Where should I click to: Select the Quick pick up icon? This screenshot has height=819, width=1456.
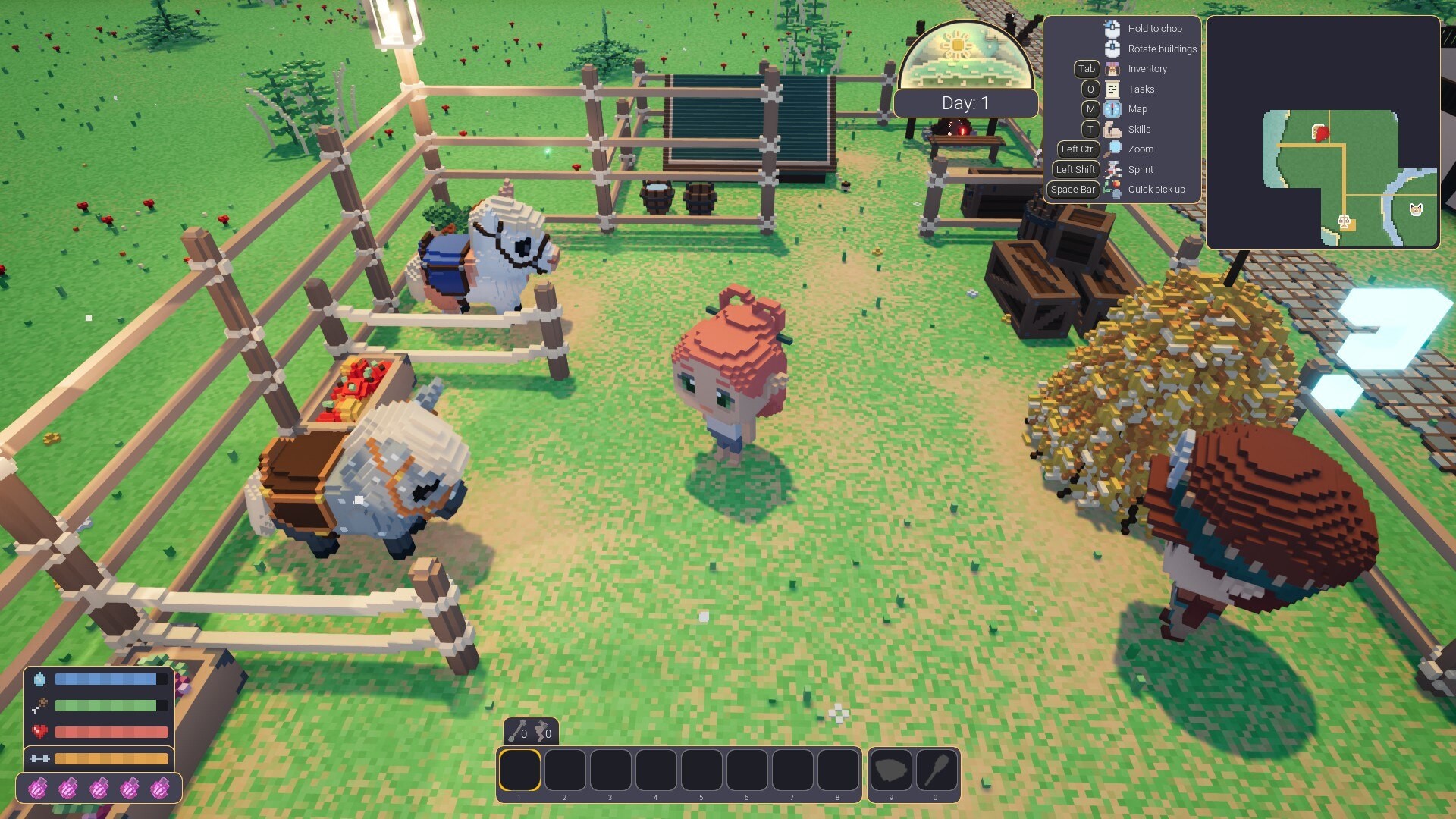[1112, 190]
